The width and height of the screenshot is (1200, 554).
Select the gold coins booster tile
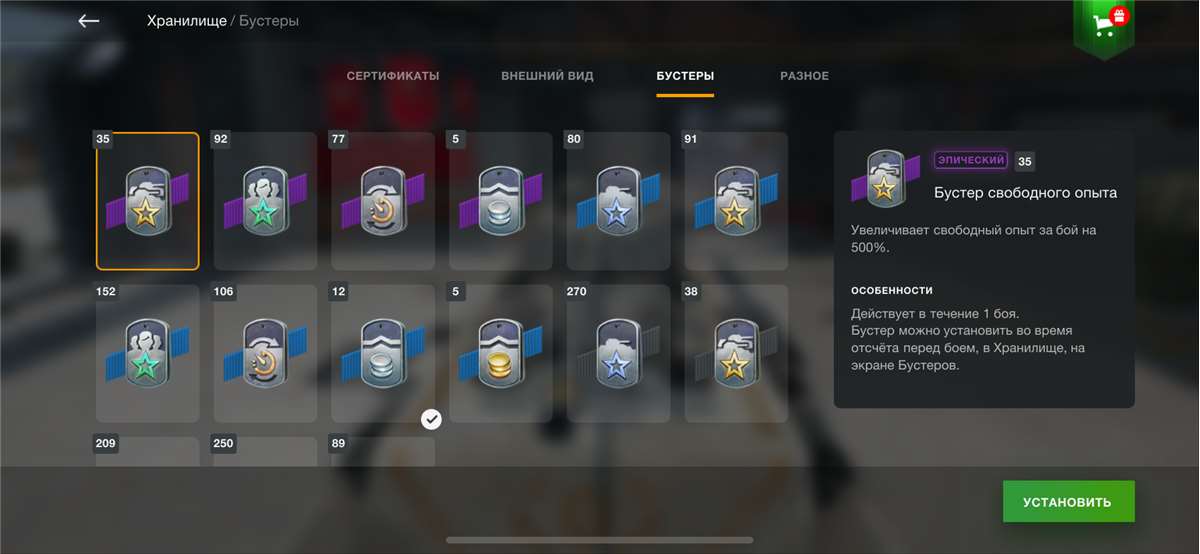(501, 353)
